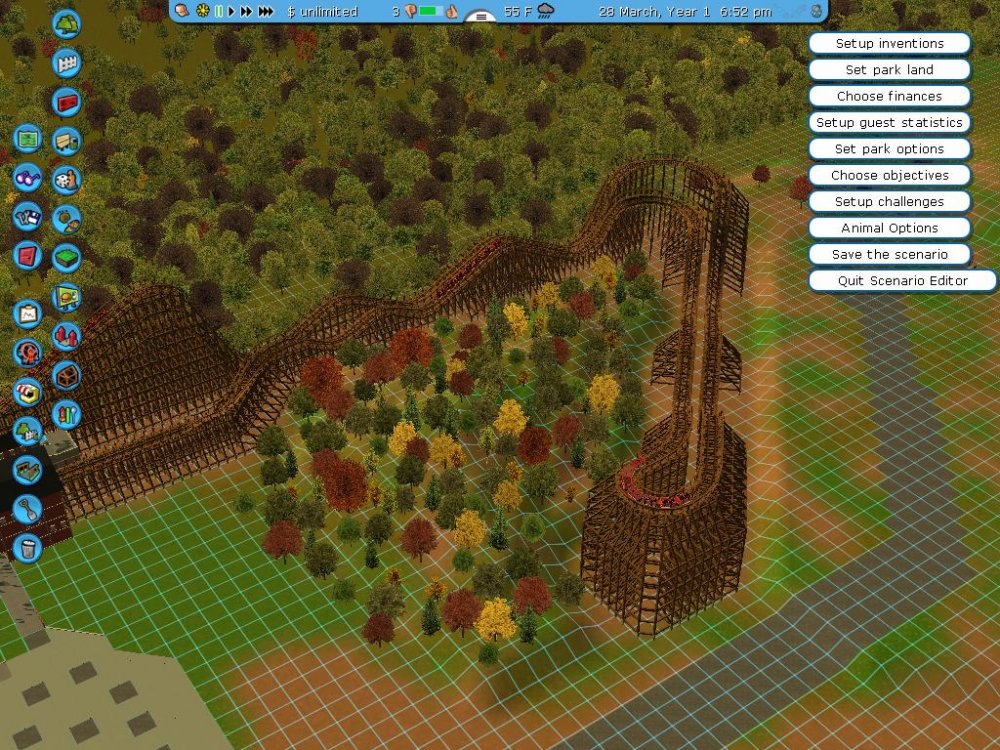
Task: Open Setup challenges
Action: (x=889, y=202)
